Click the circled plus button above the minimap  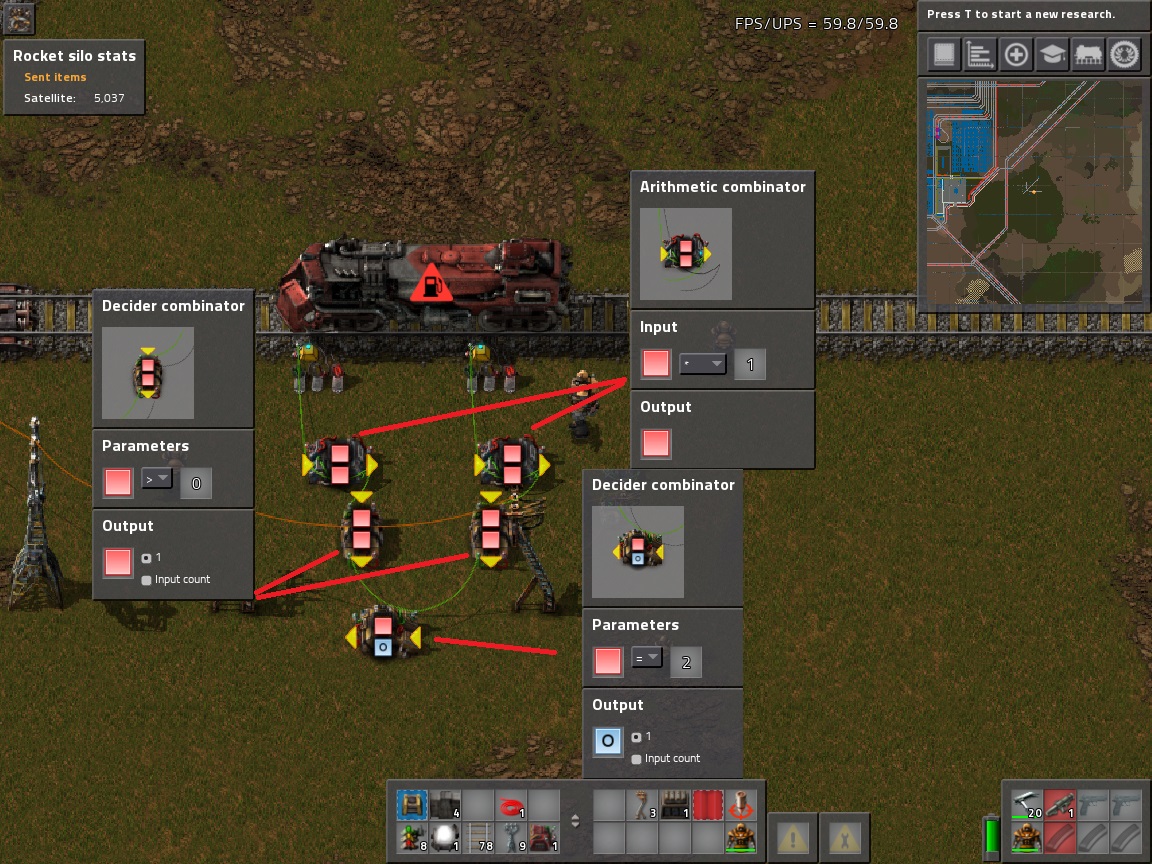(1016, 55)
